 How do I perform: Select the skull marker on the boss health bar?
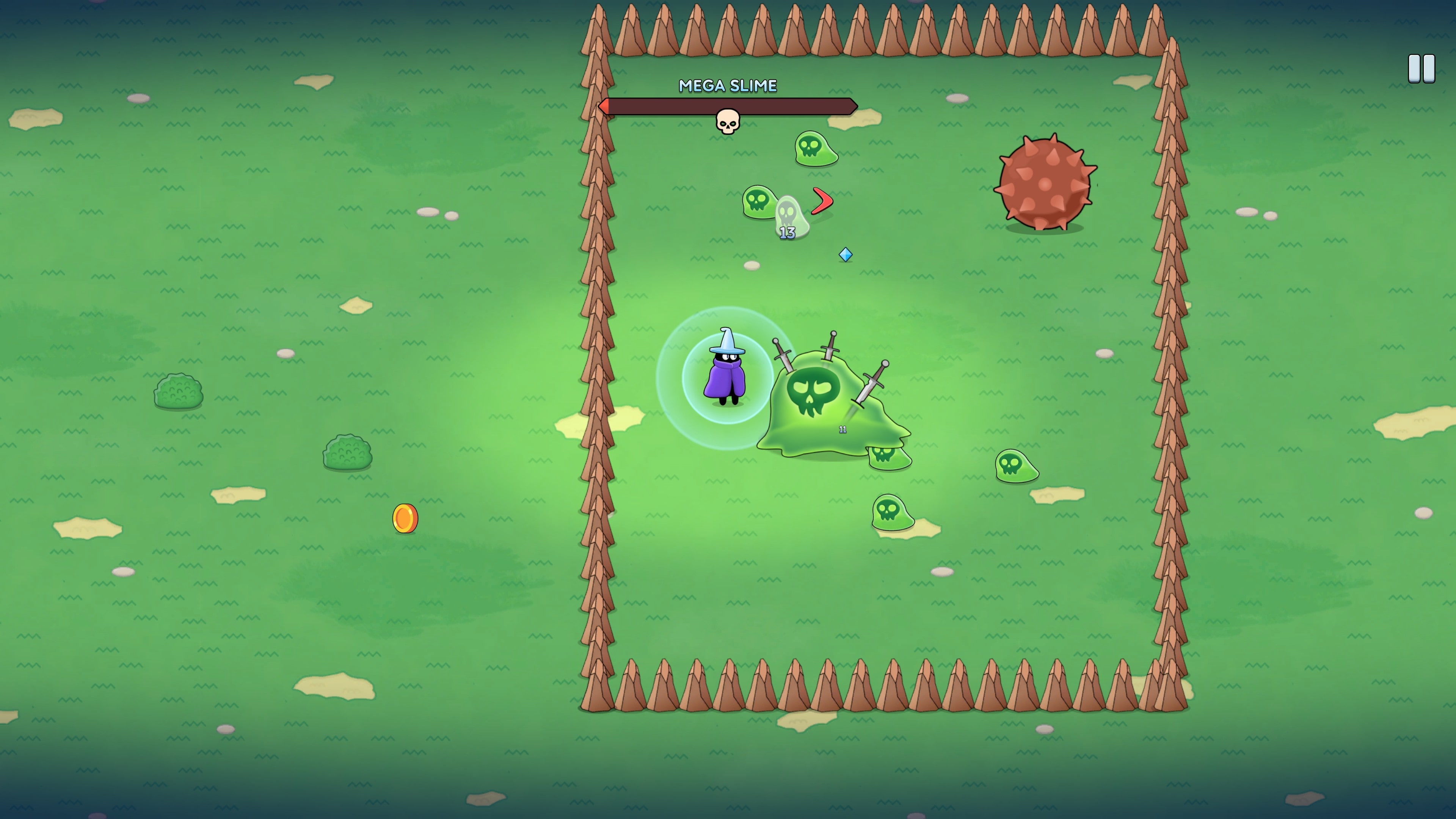coord(728,119)
